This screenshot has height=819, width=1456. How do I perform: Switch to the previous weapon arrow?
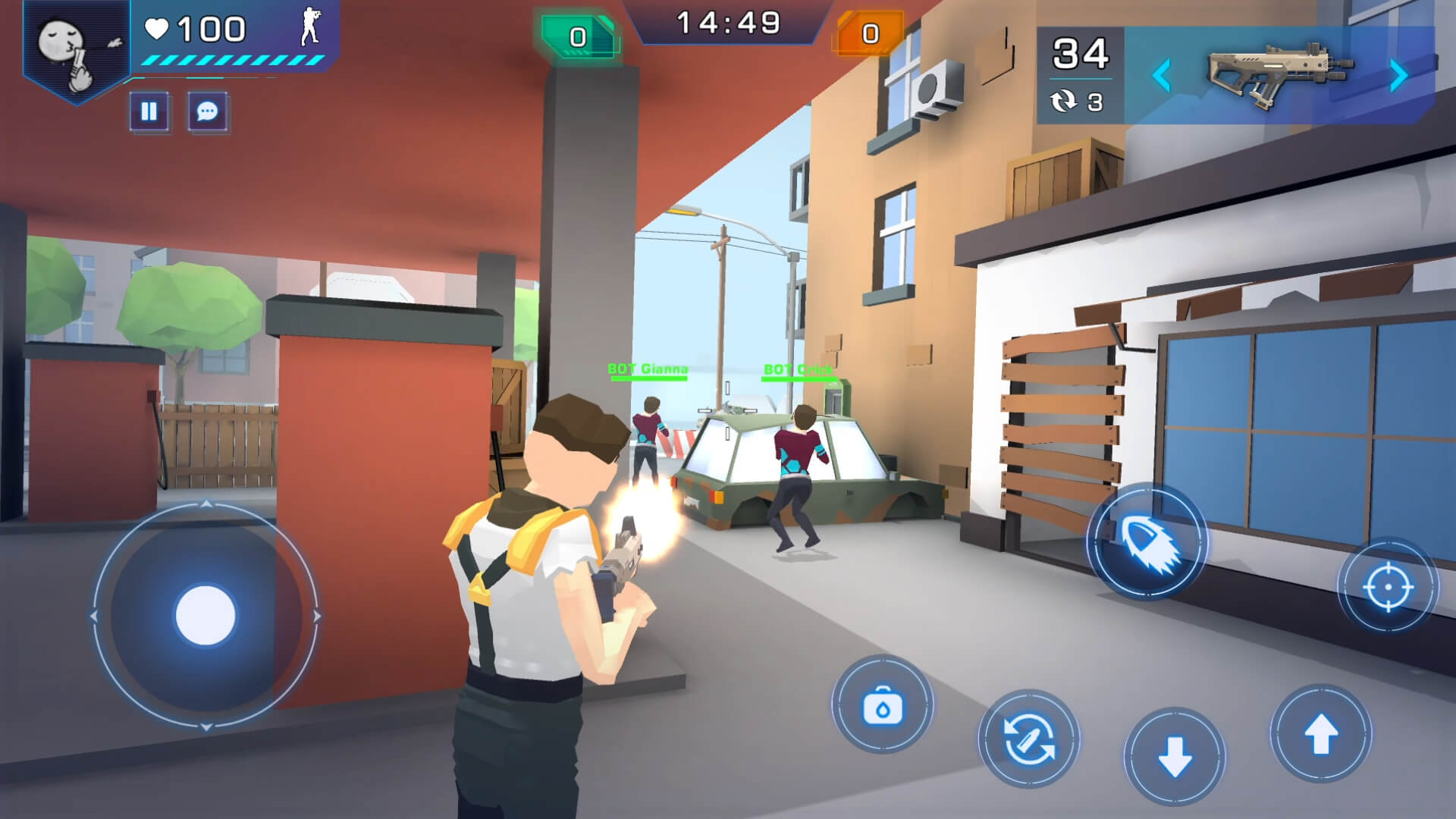pyautogui.click(x=1161, y=76)
